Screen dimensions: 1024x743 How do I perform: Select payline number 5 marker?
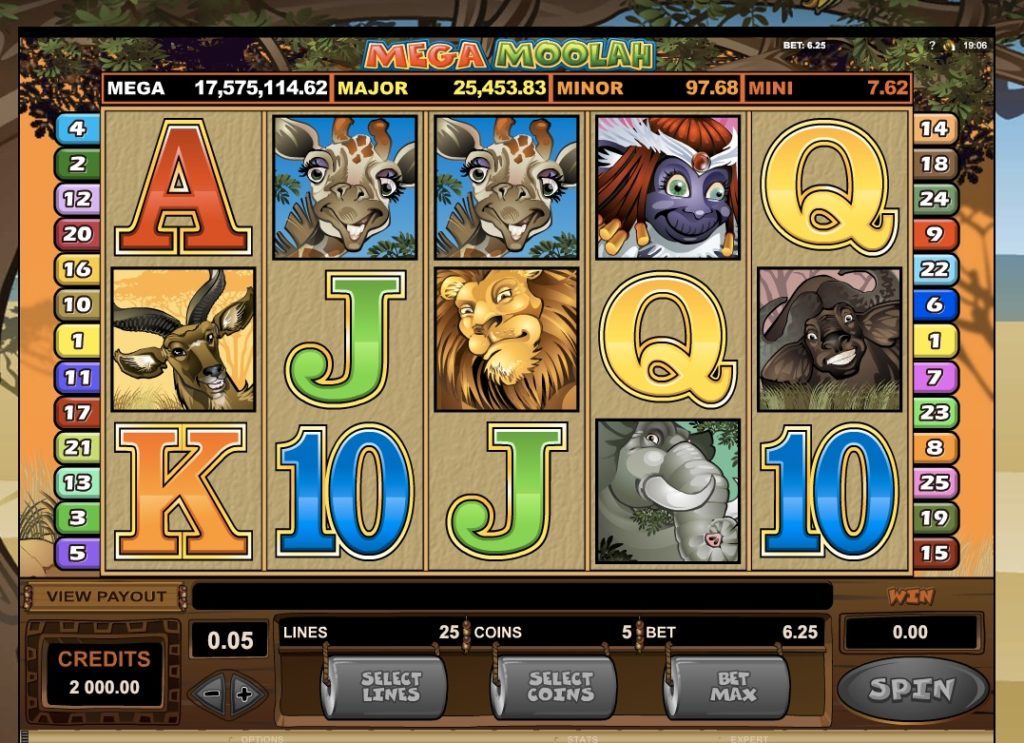[x=78, y=552]
